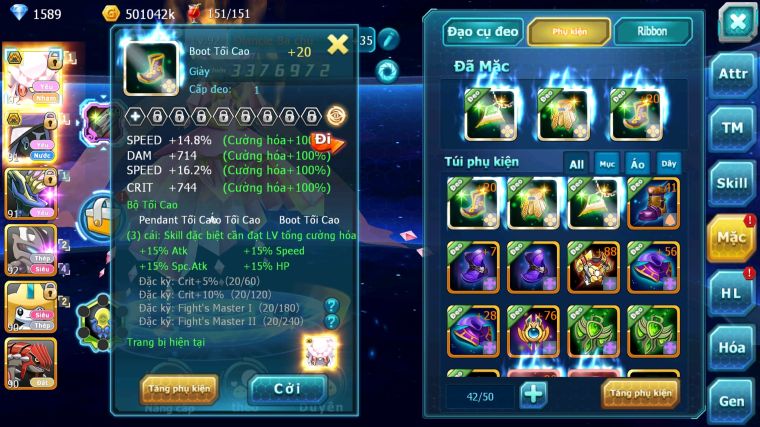Viewport: 760px width, 427px height.
Task: Click Tăng phụ kiện in the item popup
Action: click(x=179, y=388)
